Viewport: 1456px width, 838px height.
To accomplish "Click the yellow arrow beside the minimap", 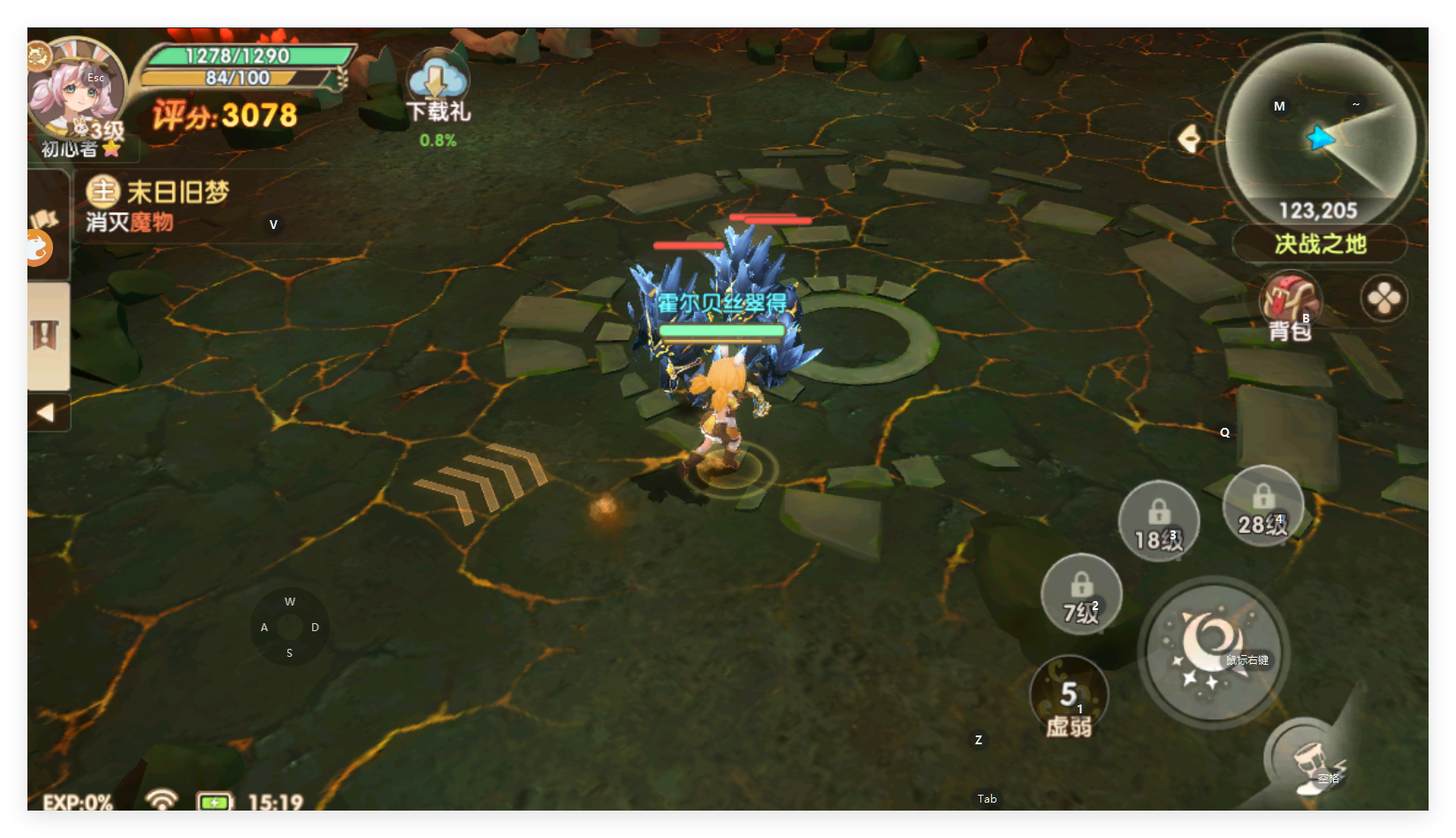I will tap(1190, 139).
